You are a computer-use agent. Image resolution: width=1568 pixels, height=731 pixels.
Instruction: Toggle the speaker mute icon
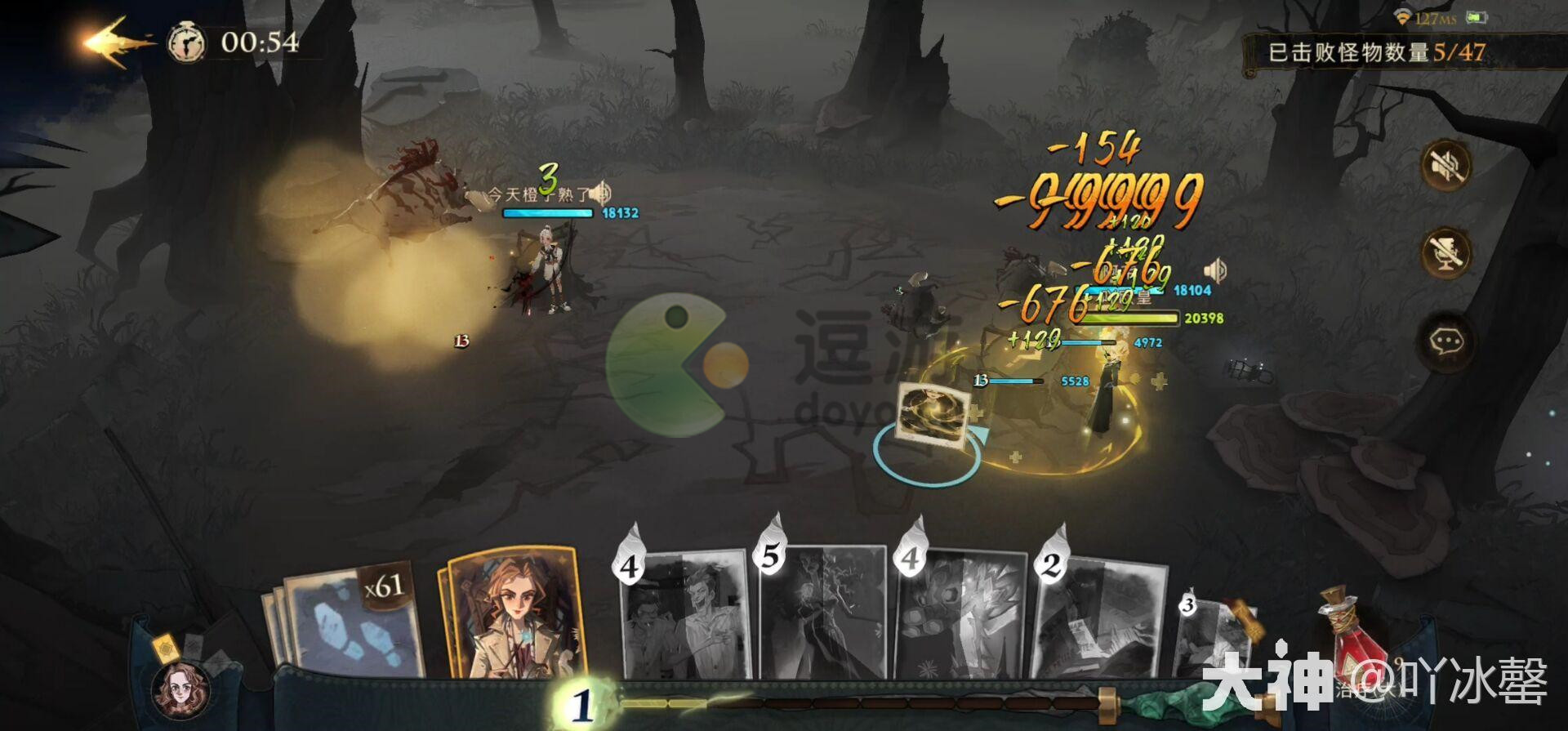pos(1446,166)
